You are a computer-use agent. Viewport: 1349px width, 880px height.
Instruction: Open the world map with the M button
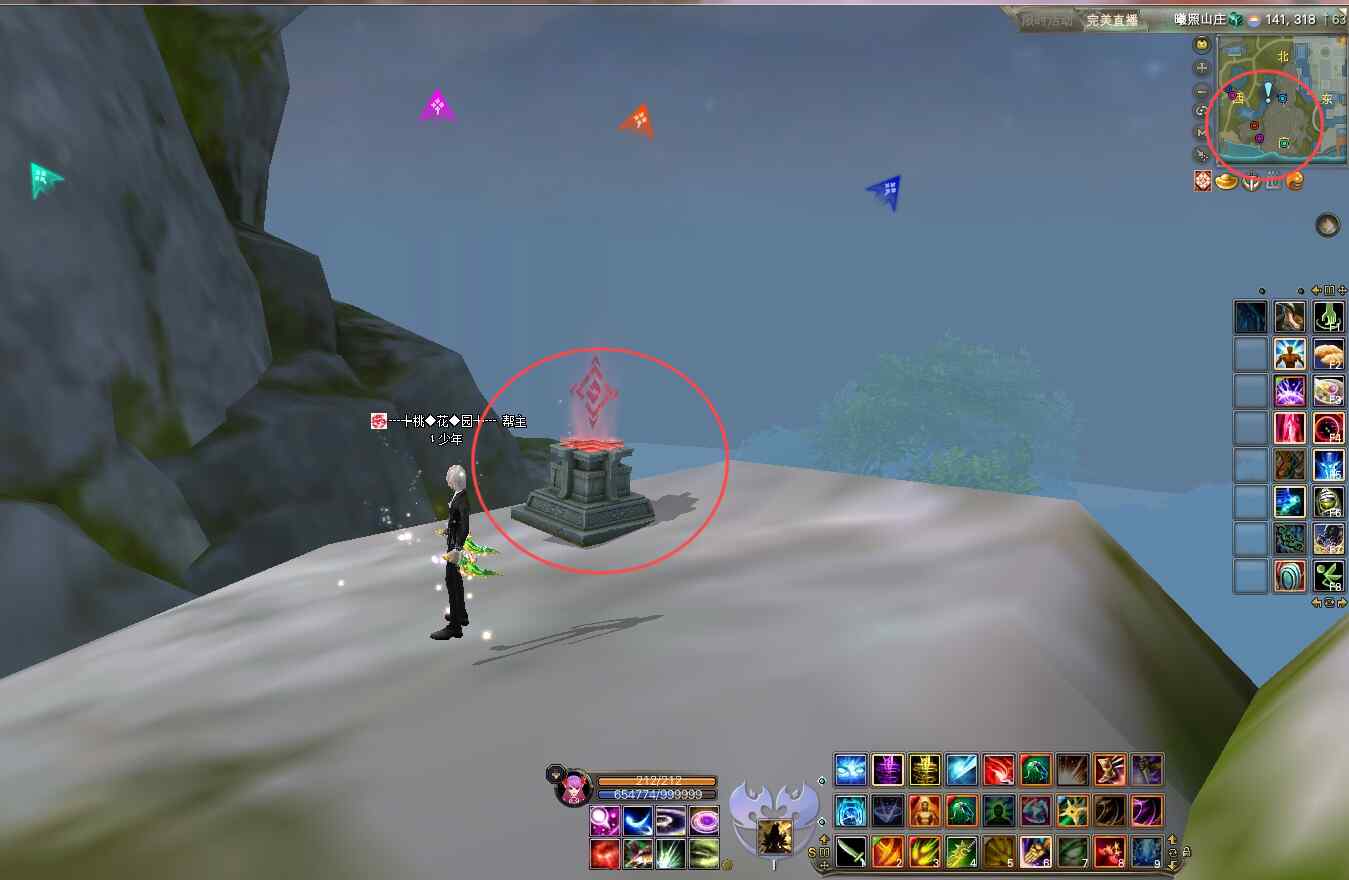[1202, 133]
